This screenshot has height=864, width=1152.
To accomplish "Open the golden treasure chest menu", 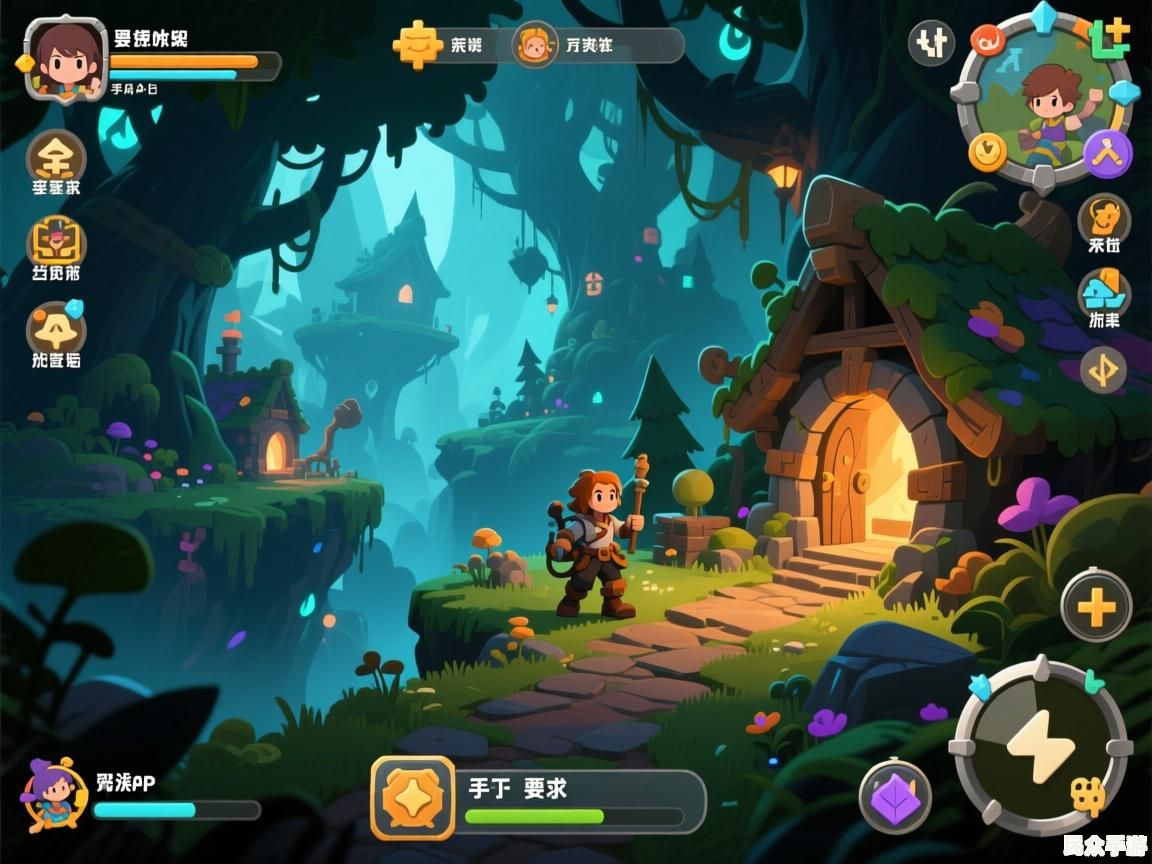I will tap(56, 241).
